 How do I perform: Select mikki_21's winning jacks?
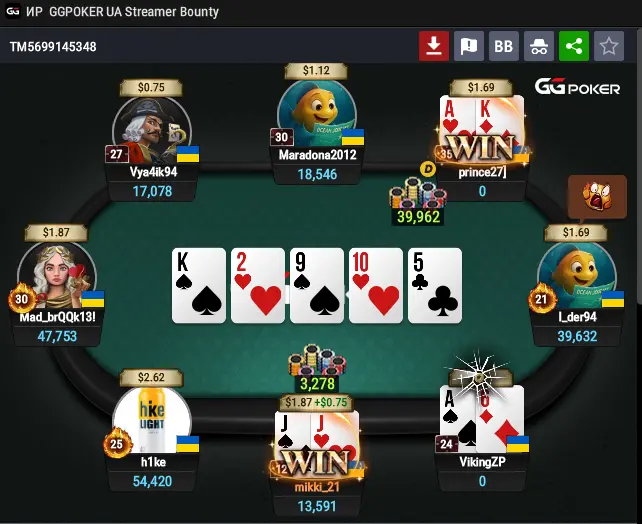click(x=316, y=442)
